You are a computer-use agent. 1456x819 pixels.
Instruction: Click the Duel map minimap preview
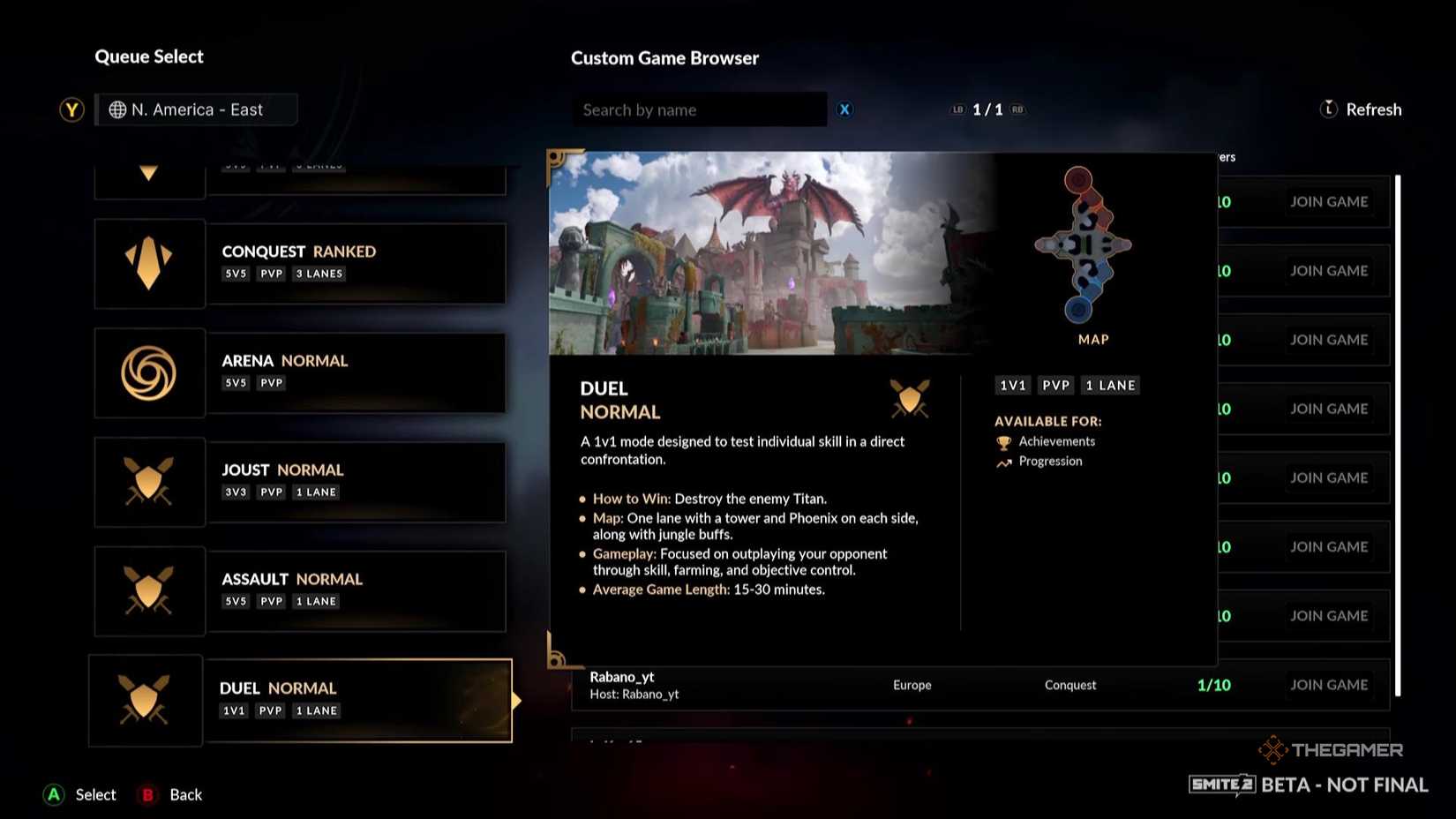1081,245
